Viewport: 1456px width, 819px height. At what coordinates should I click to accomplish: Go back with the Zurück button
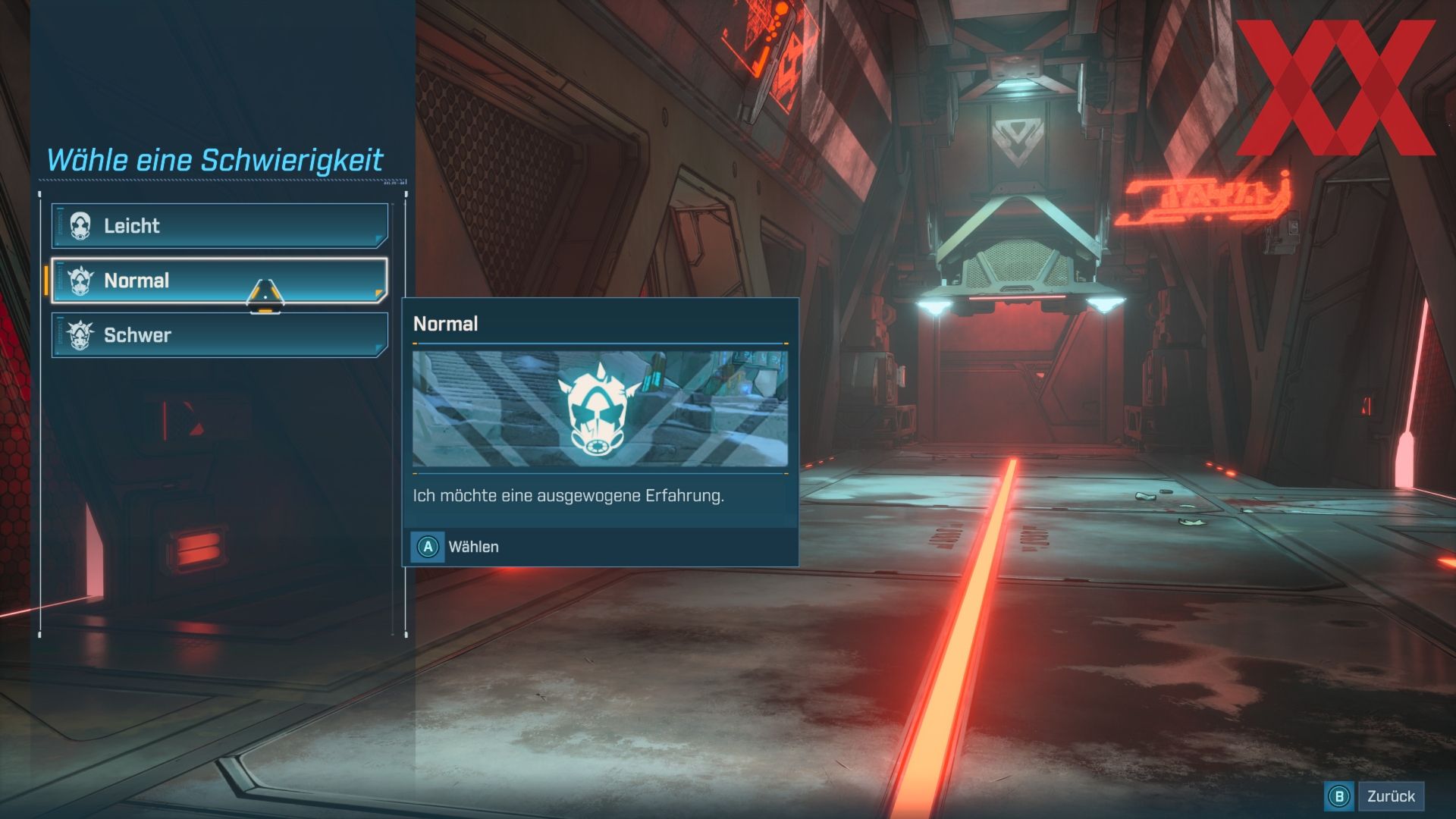click(1375, 796)
